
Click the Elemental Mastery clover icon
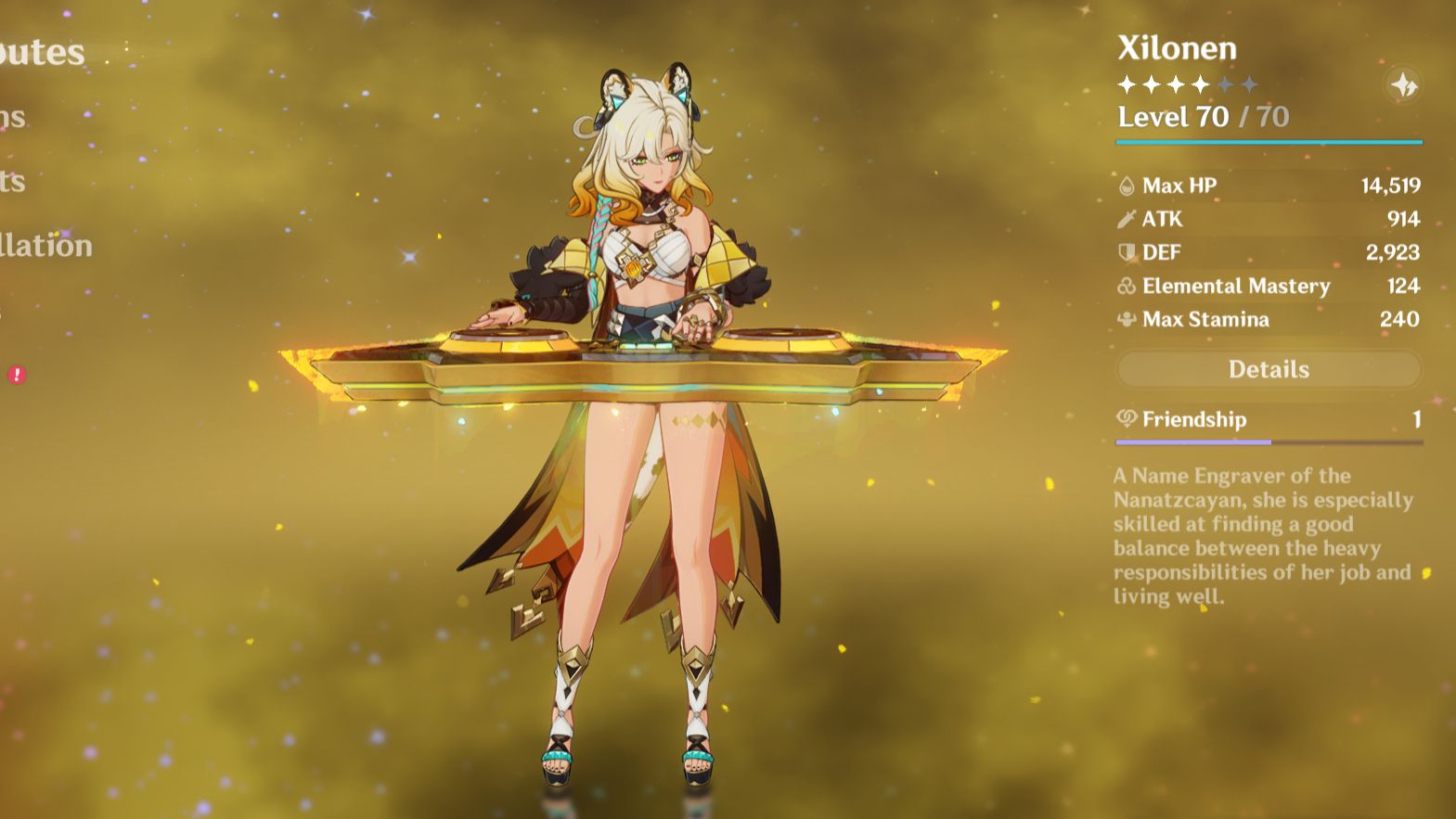point(1126,286)
